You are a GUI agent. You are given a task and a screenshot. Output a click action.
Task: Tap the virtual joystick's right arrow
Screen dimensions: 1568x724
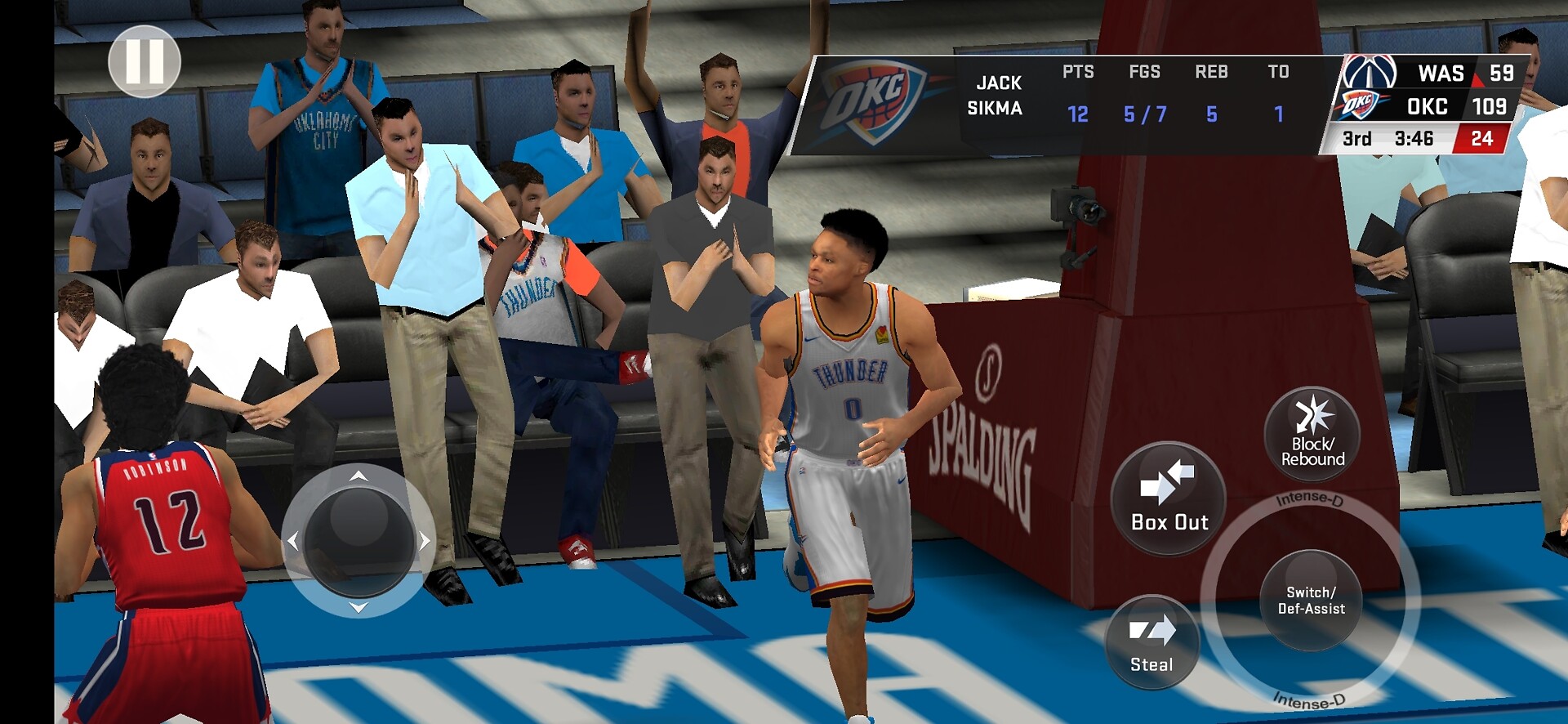pyautogui.click(x=425, y=540)
